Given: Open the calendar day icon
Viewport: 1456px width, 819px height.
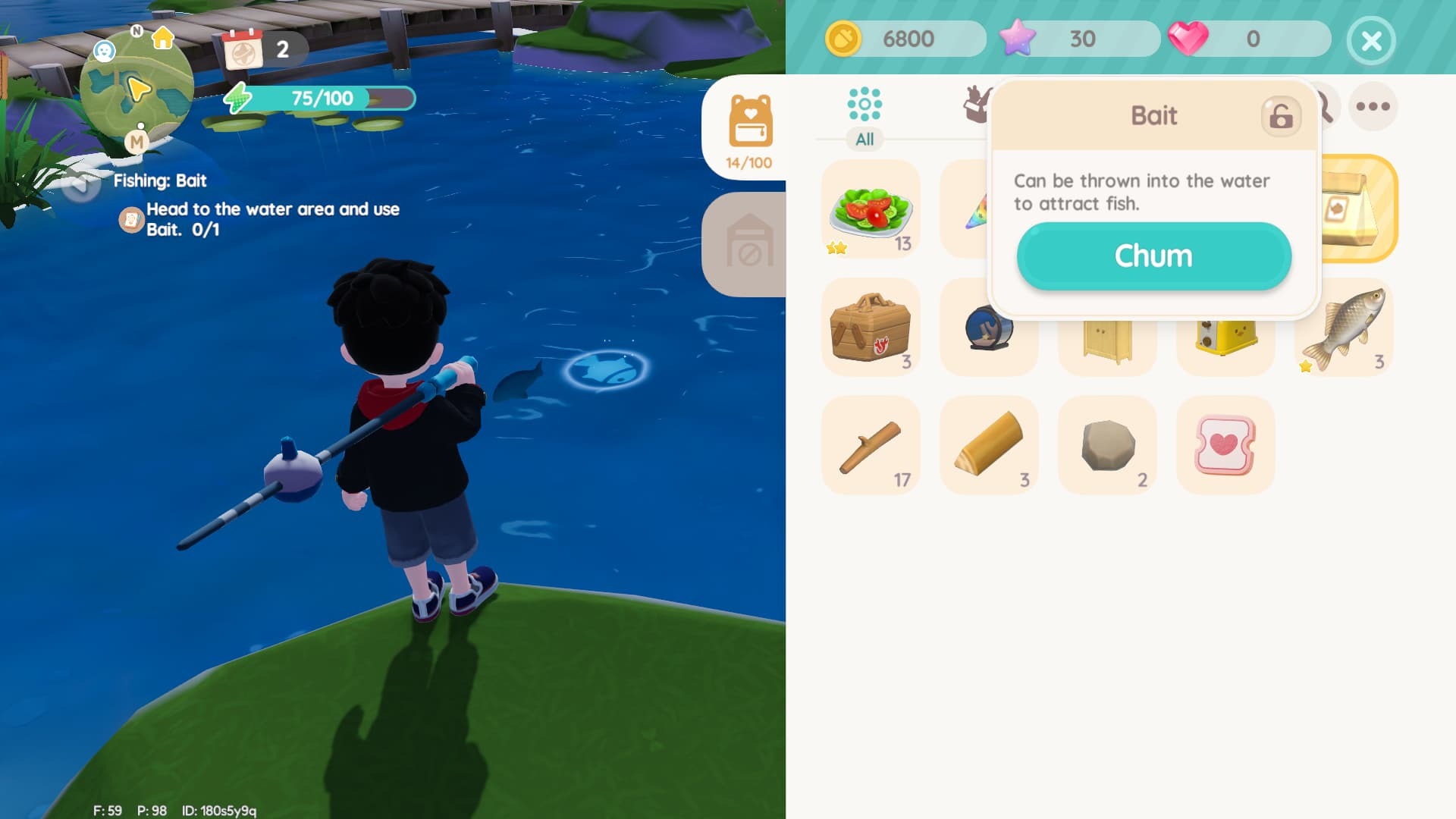Looking at the screenshot, I should tap(243, 50).
